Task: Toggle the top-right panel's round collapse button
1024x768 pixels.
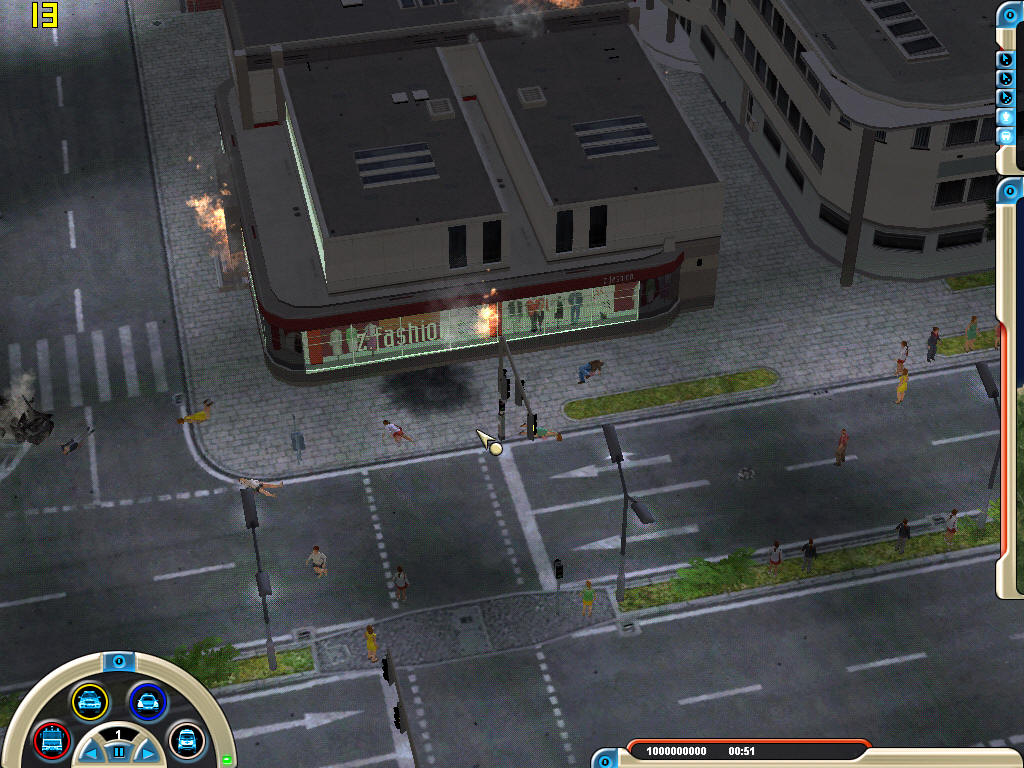Action: (x=1010, y=14)
